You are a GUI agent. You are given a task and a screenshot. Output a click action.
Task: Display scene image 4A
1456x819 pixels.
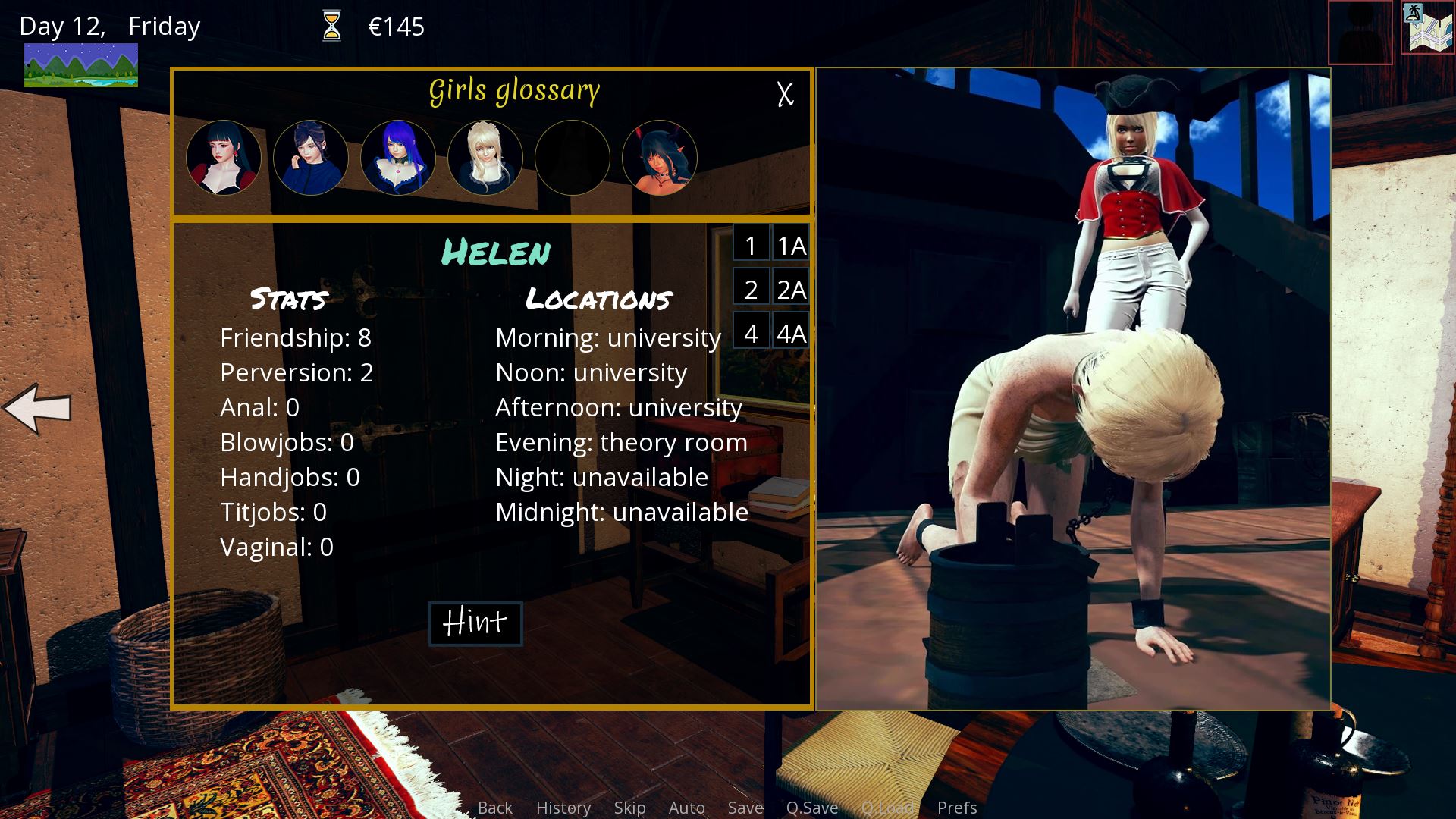point(791,333)
